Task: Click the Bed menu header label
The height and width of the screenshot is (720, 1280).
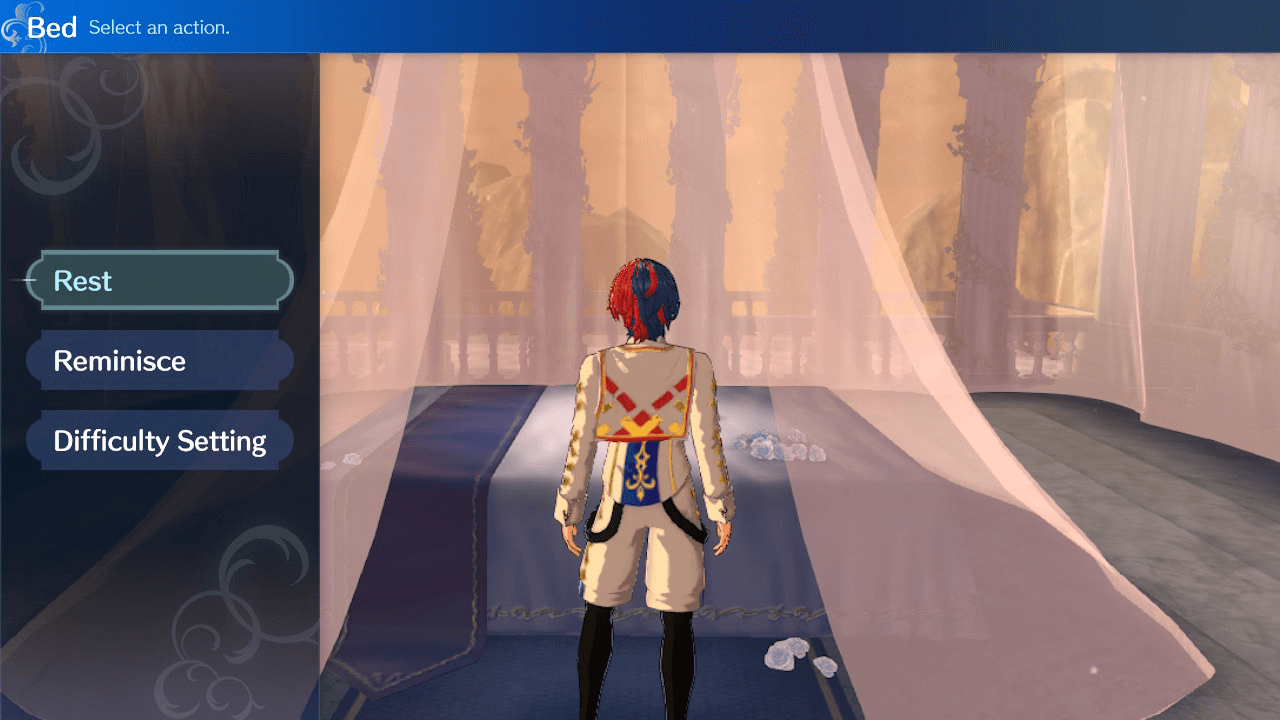Action: coord(54,27)
